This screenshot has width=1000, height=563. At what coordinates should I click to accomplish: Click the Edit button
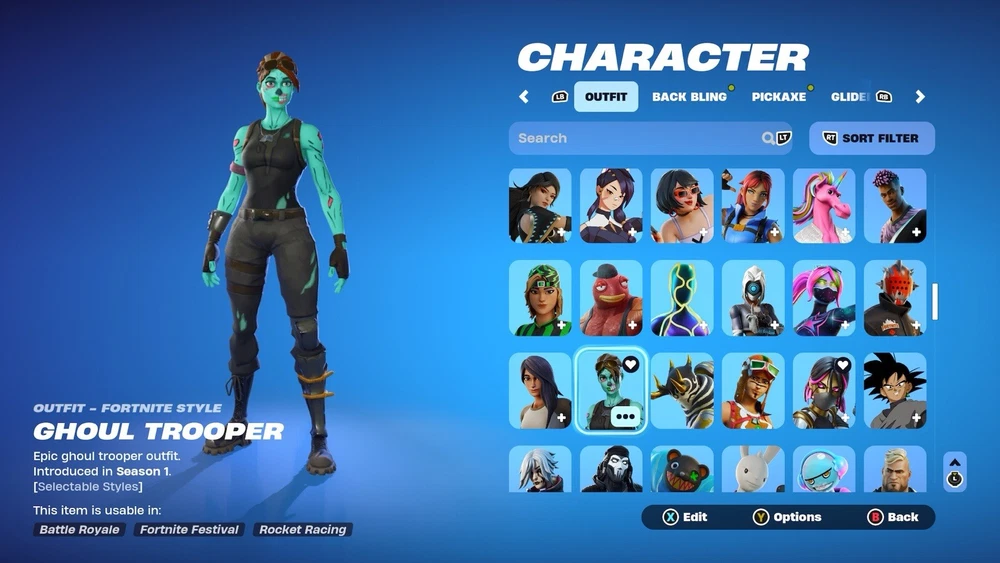coord(685,517)
